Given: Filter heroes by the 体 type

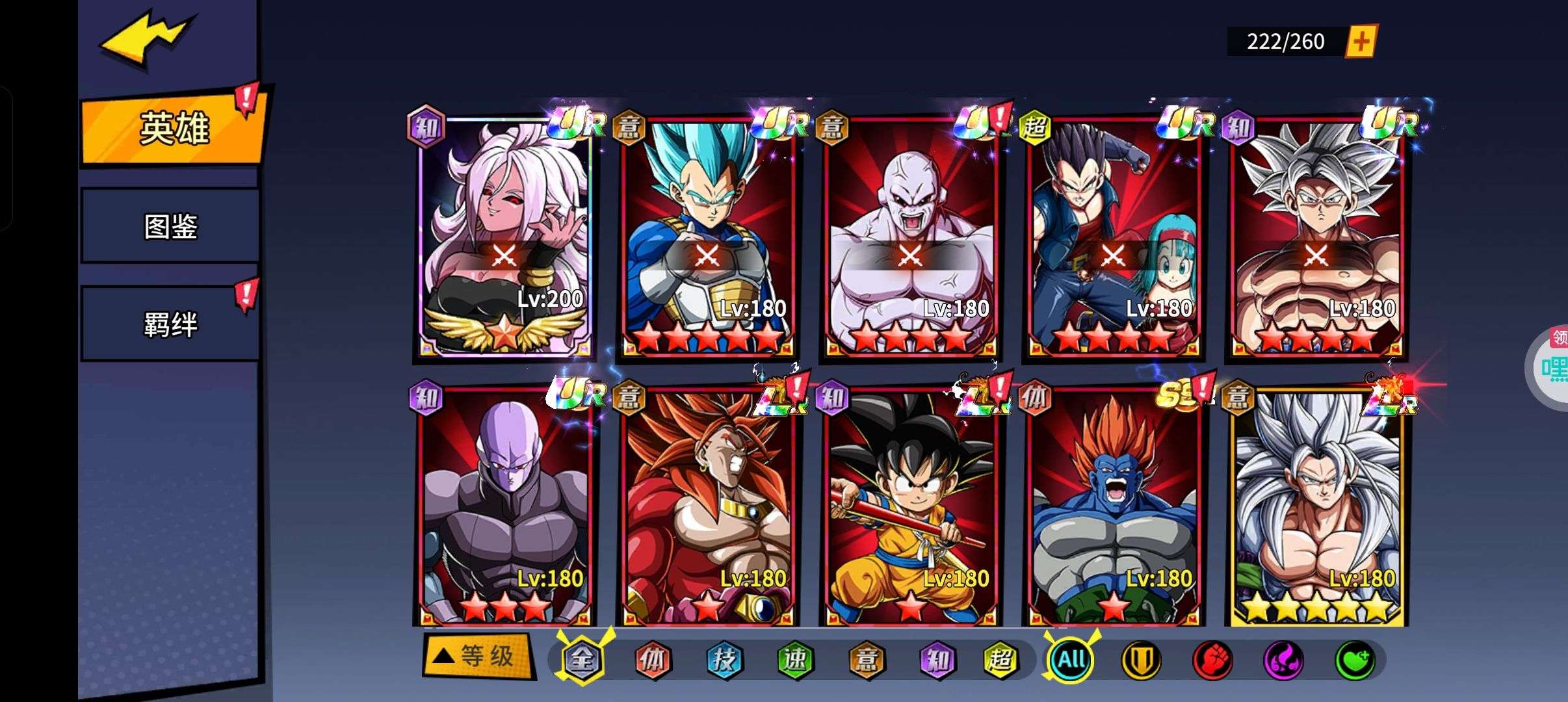Looking at the screenshot, I should 652,660.
